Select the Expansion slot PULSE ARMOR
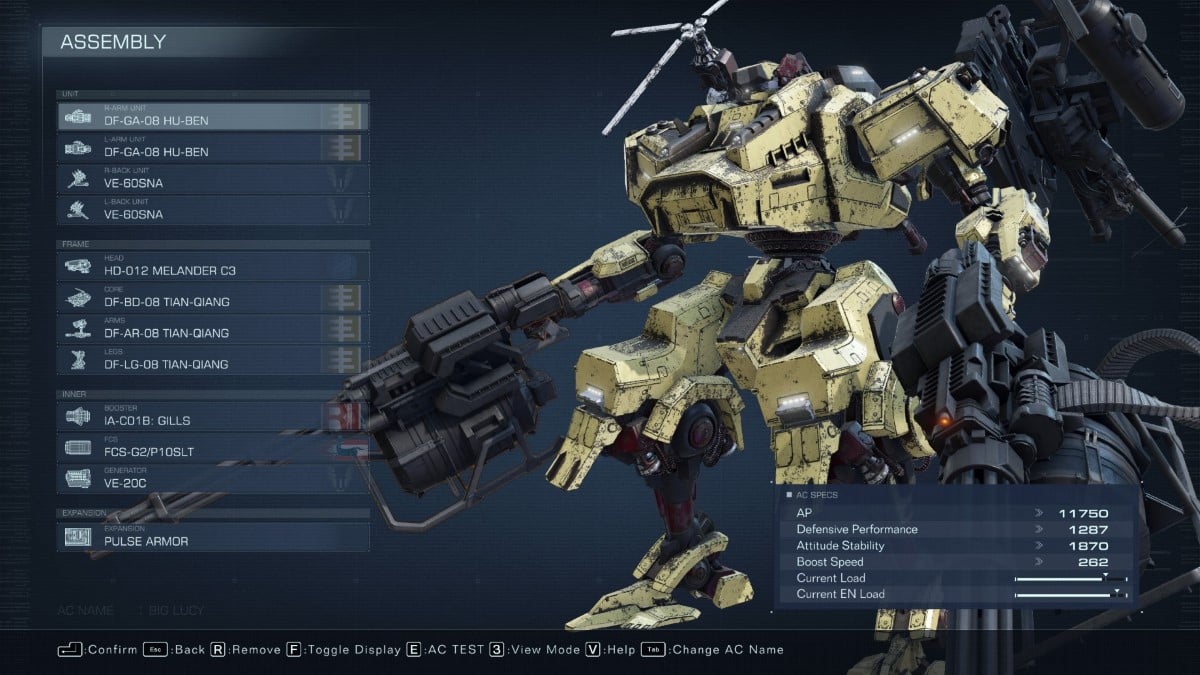This screenshot has height=675, width=1200. [x=212, y=537]
